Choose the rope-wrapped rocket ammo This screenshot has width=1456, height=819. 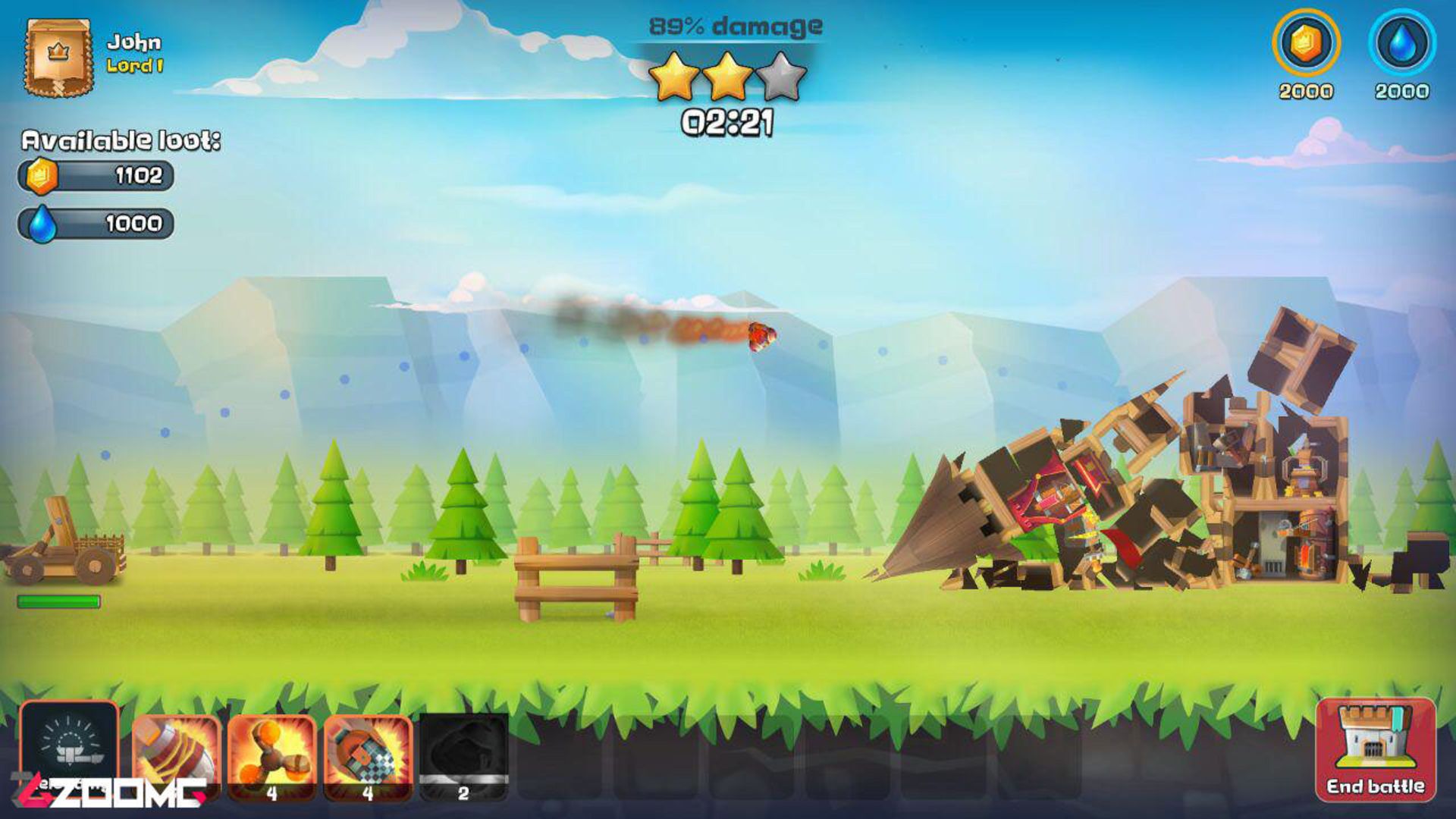tap(177, 755)
